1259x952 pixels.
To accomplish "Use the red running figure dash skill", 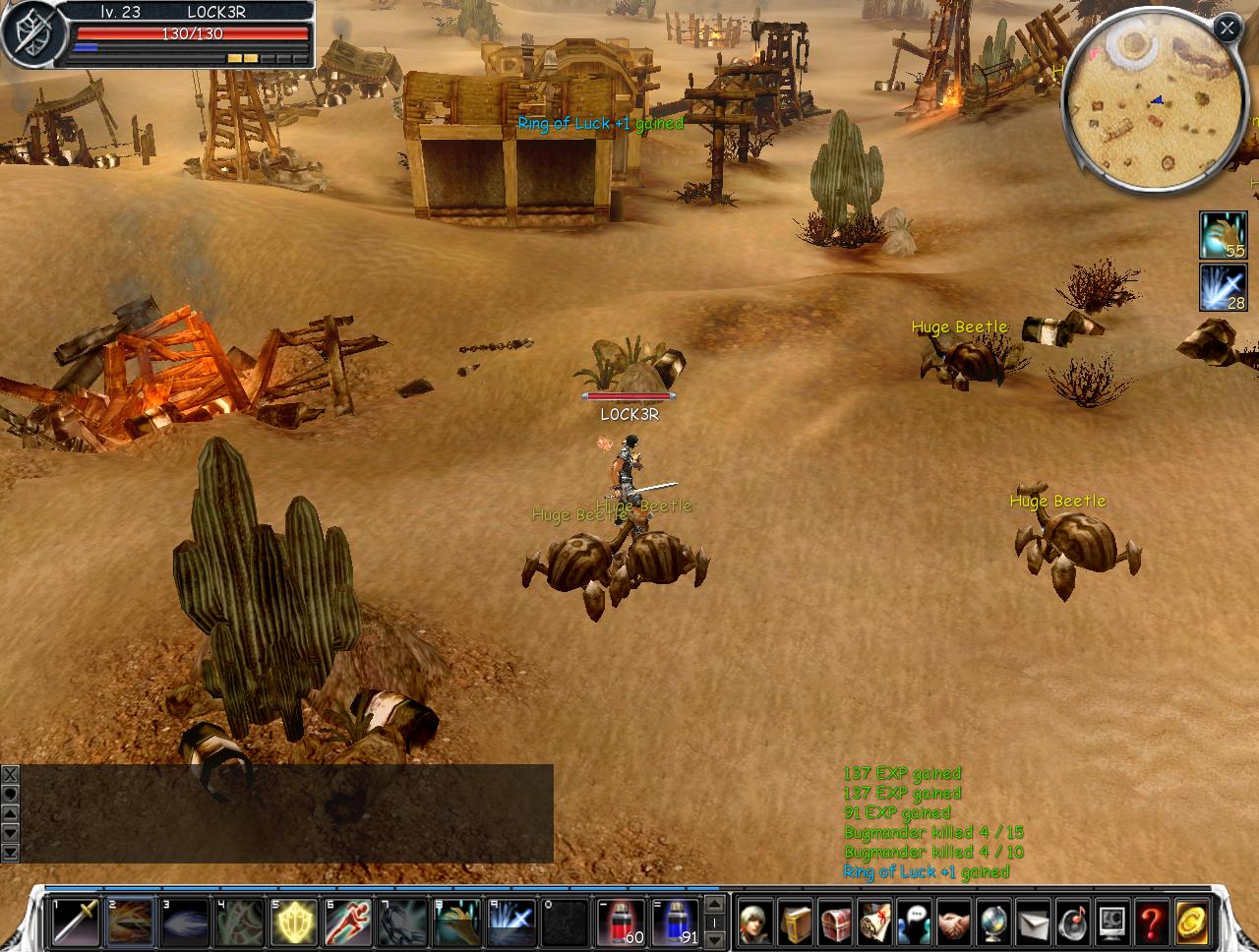I will point(348,922).
